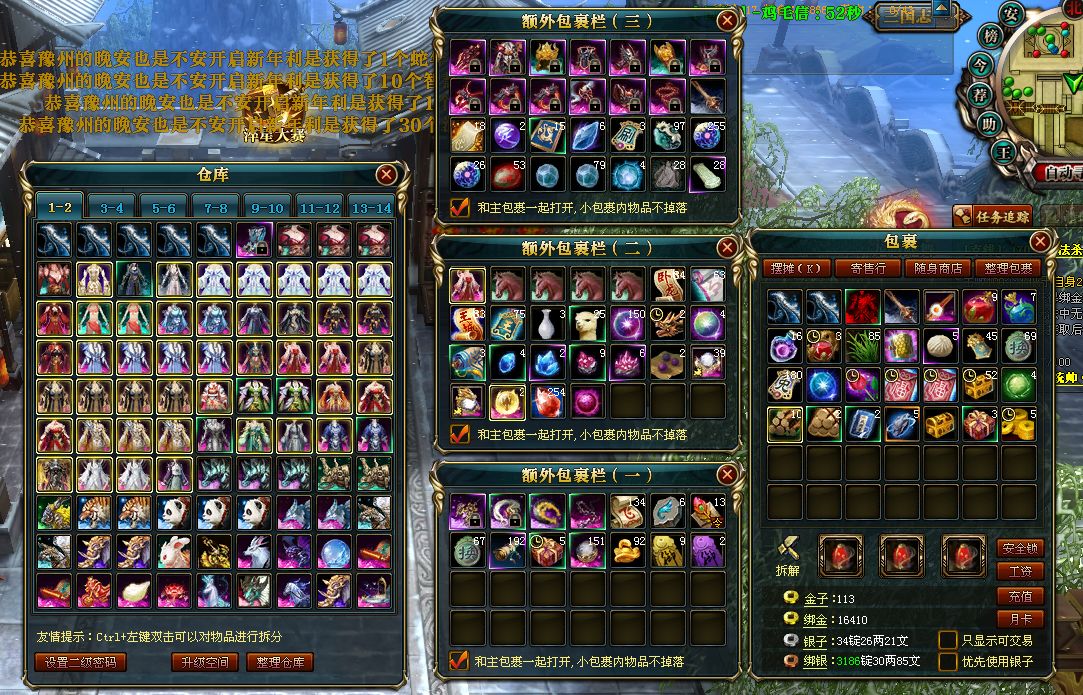Open the 随身商店 portable shop
The height and width of the screenshot is (695, 1083).
click(x=938, y=268)
